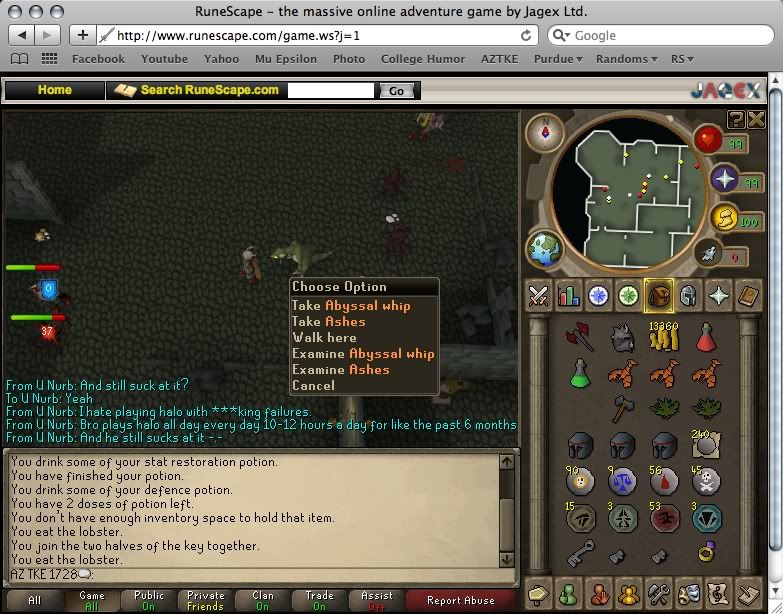Cancel the Choose Option menu
The width and height of the screenshot is (783, 614).
point(313,386)
